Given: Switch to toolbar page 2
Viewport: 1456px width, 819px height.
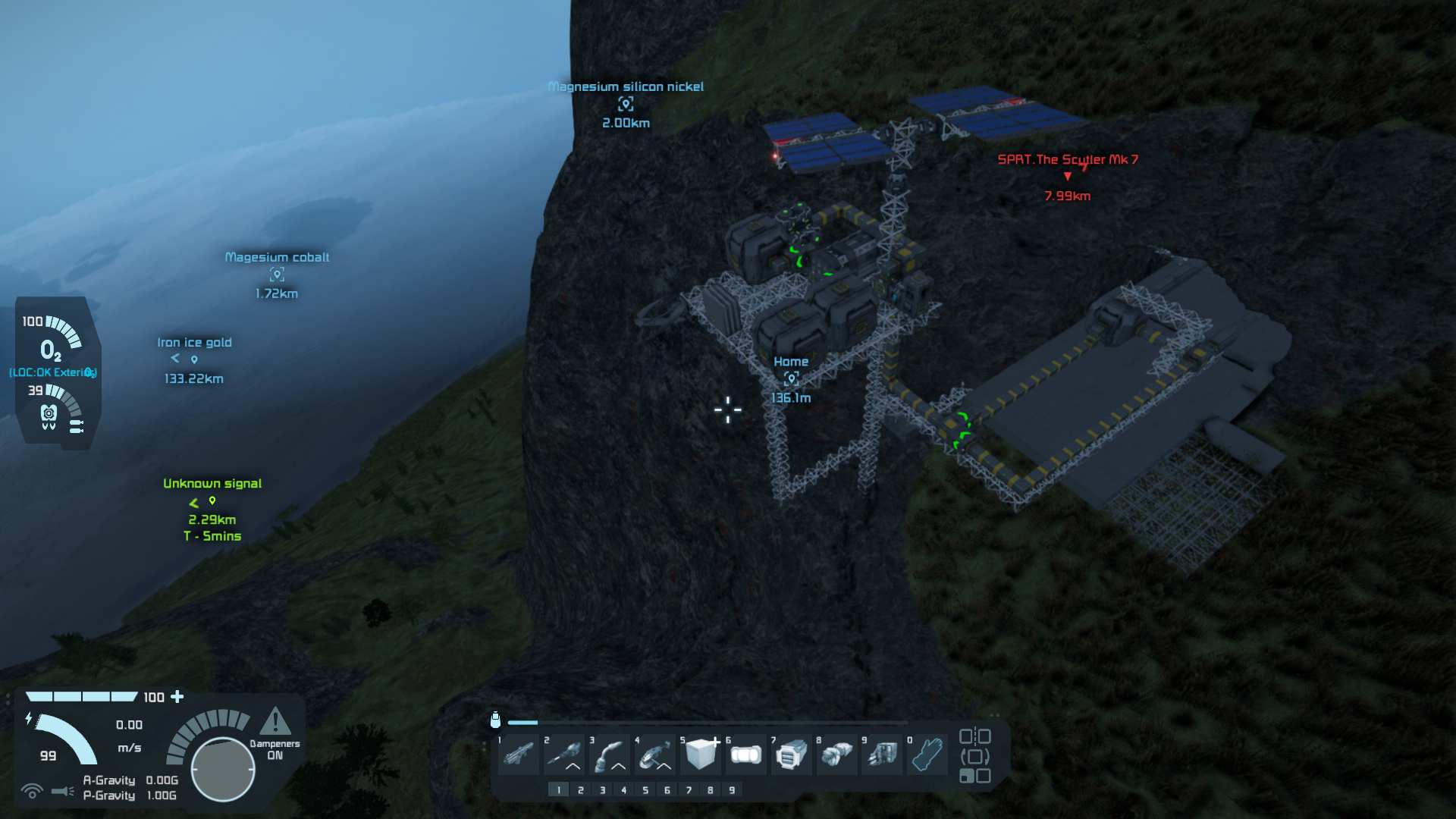Looking at the screenshot, I should tap(581, 790).
